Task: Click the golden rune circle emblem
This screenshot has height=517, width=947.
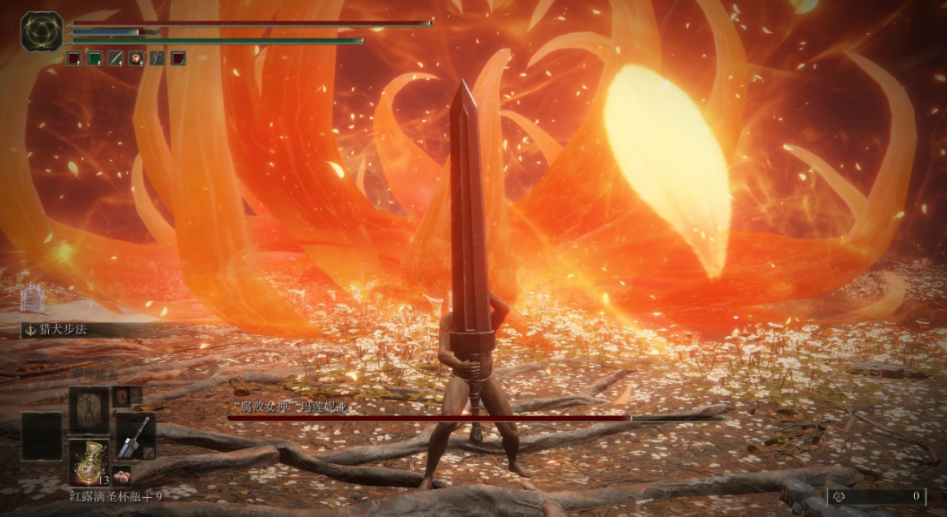Action: pyautogui.click(x=42, y=32)
